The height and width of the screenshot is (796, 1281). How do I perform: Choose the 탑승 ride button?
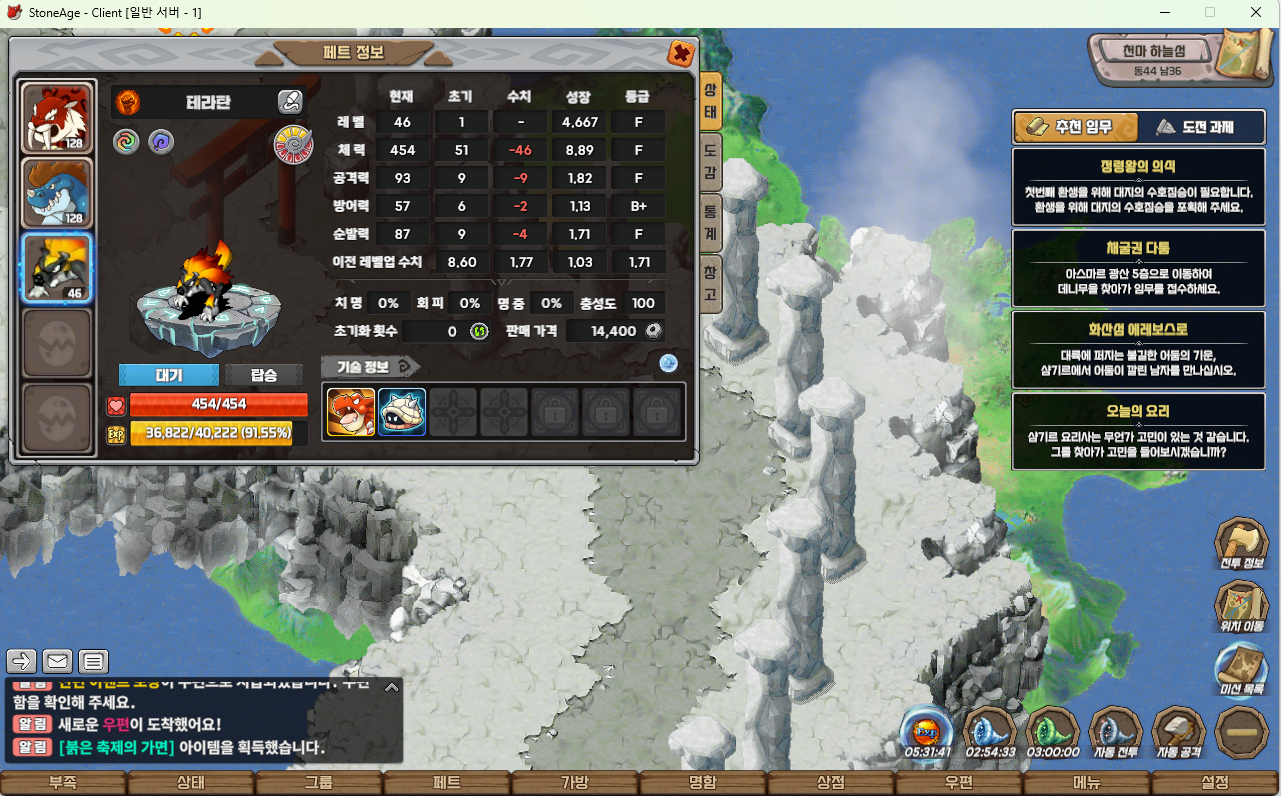264,375
